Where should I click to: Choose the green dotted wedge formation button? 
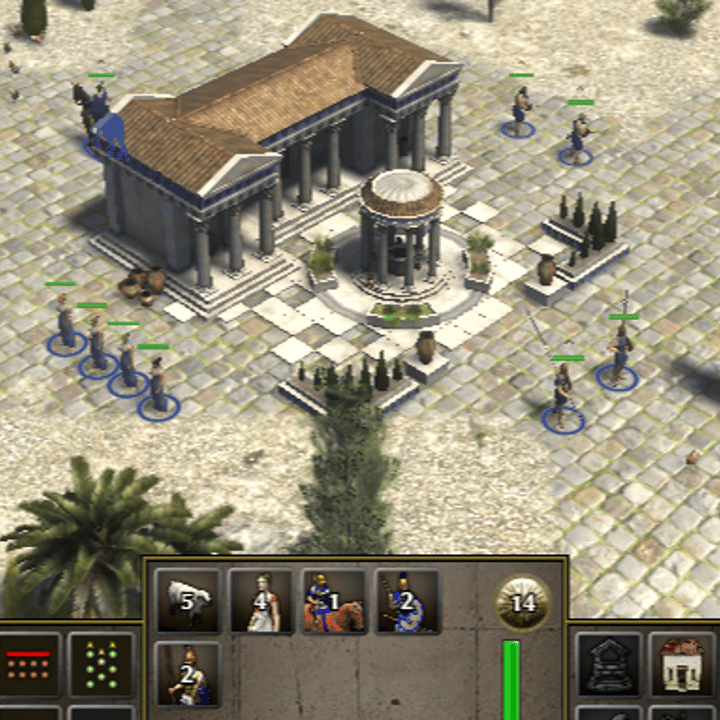pos(101,664)
